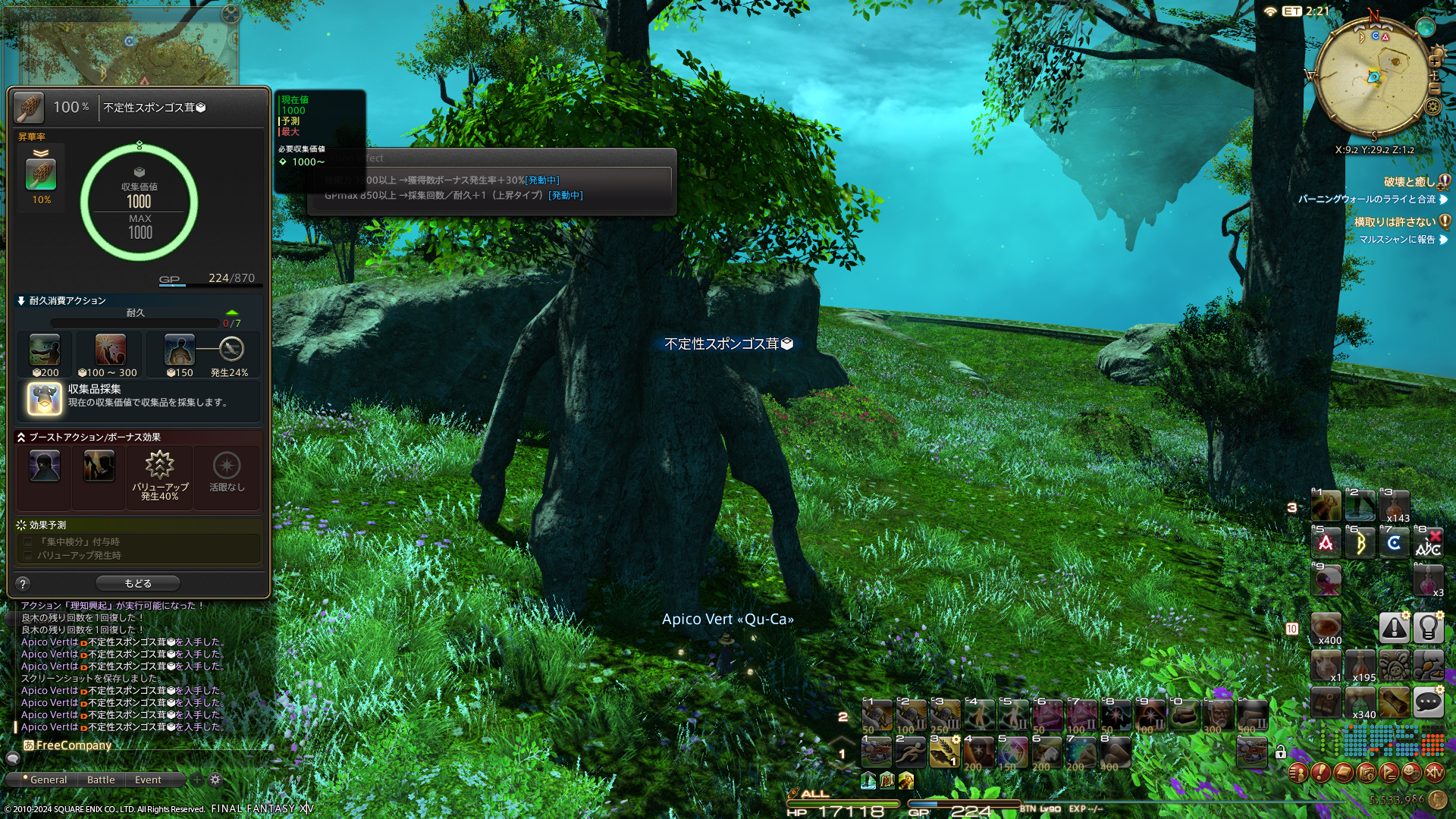Activate the 150-value meticulous action icon

click(x=180, y=351)
